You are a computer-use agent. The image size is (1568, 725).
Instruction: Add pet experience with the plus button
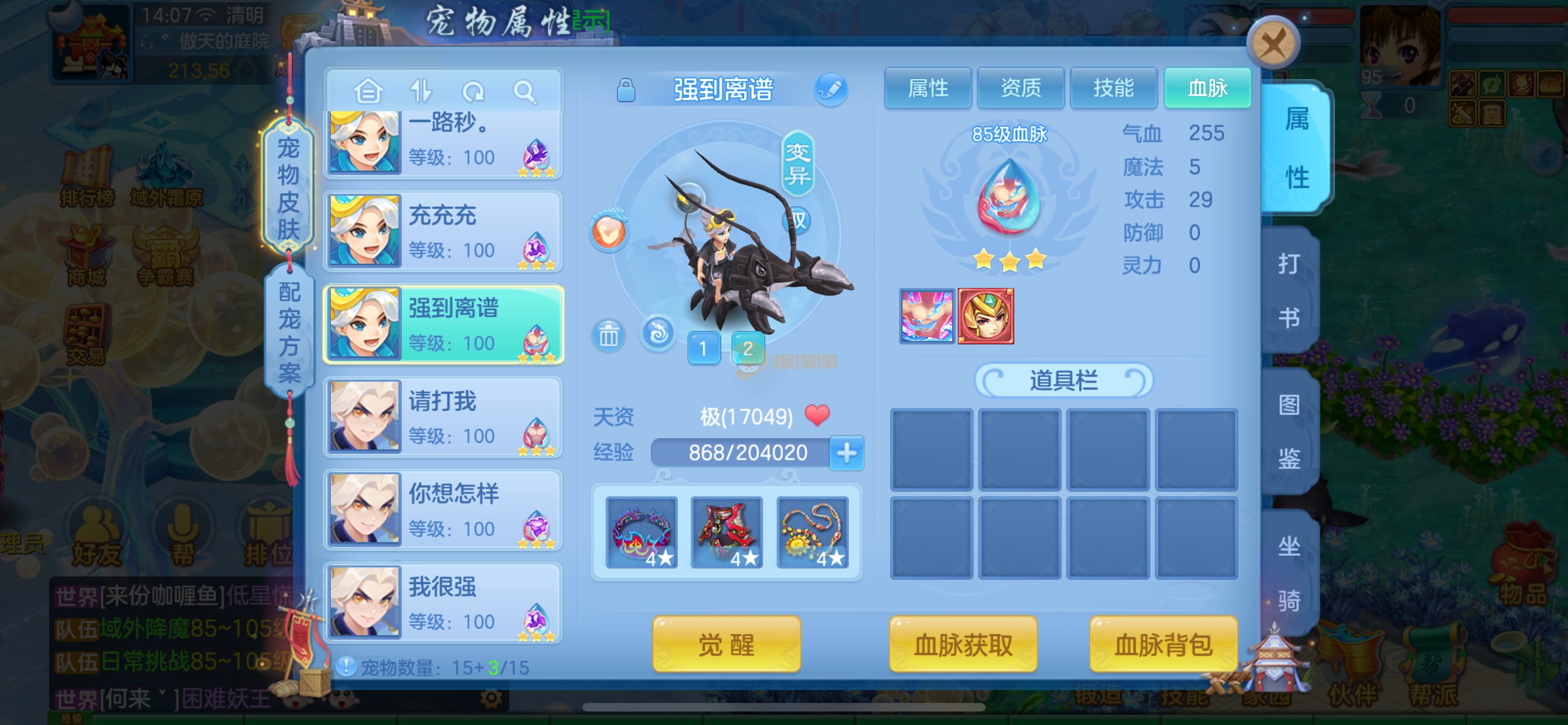pyautogui.click(x=846, y=452)
